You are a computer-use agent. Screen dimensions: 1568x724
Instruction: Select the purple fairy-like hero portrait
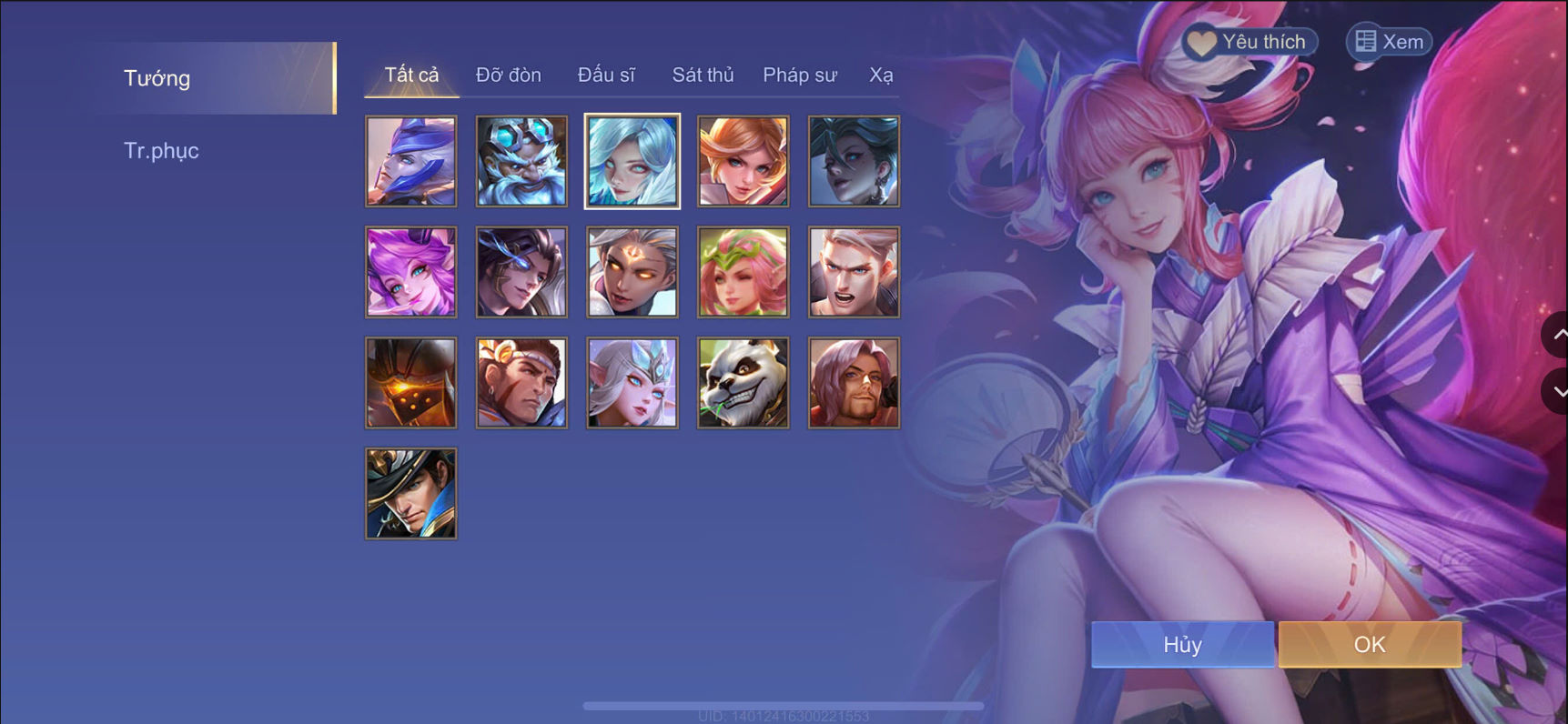tap(410, 271)
